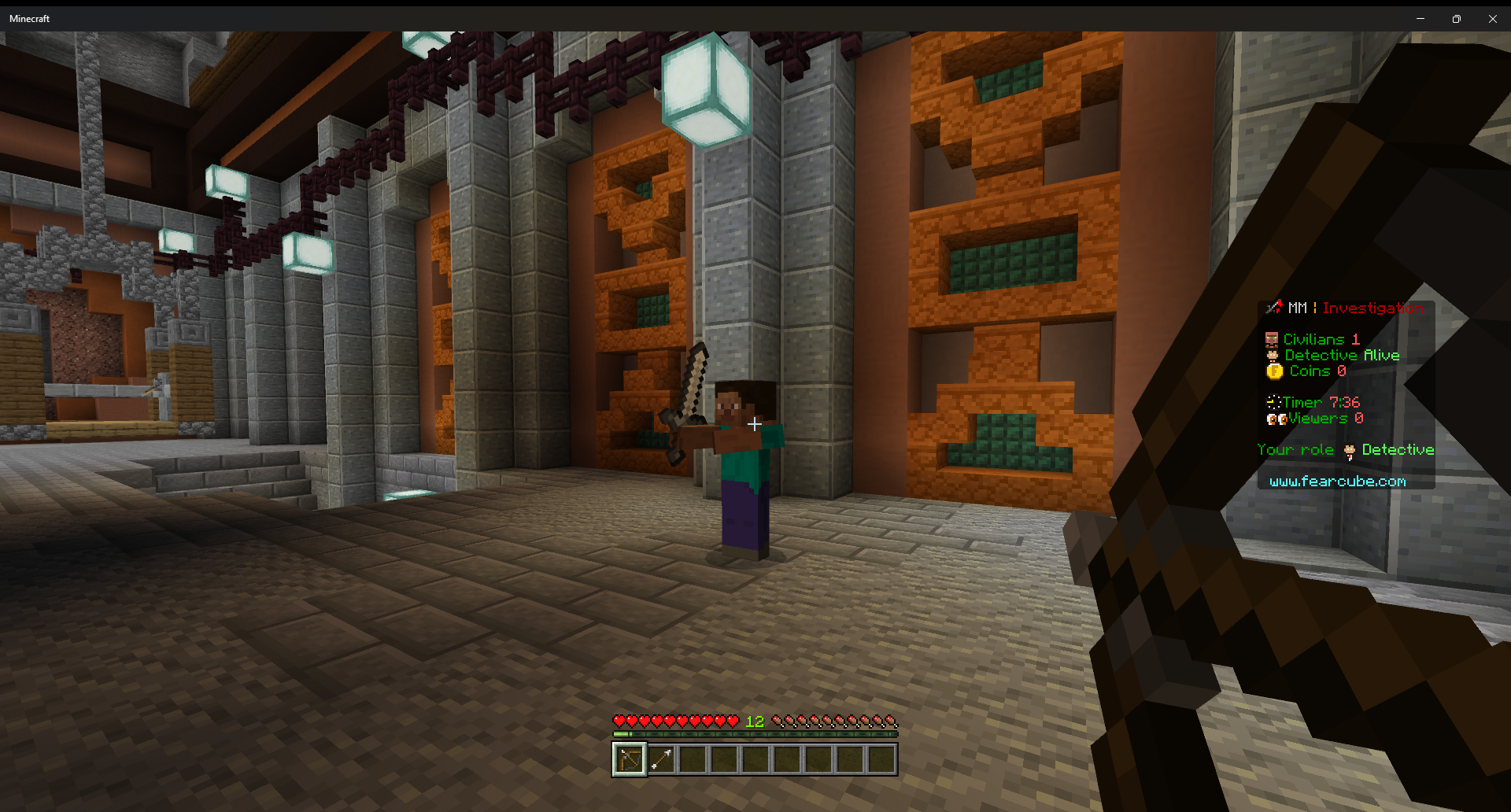Click the head icon beside Your role Detective
The image size is (1511, 812).
click(1348, 449)
